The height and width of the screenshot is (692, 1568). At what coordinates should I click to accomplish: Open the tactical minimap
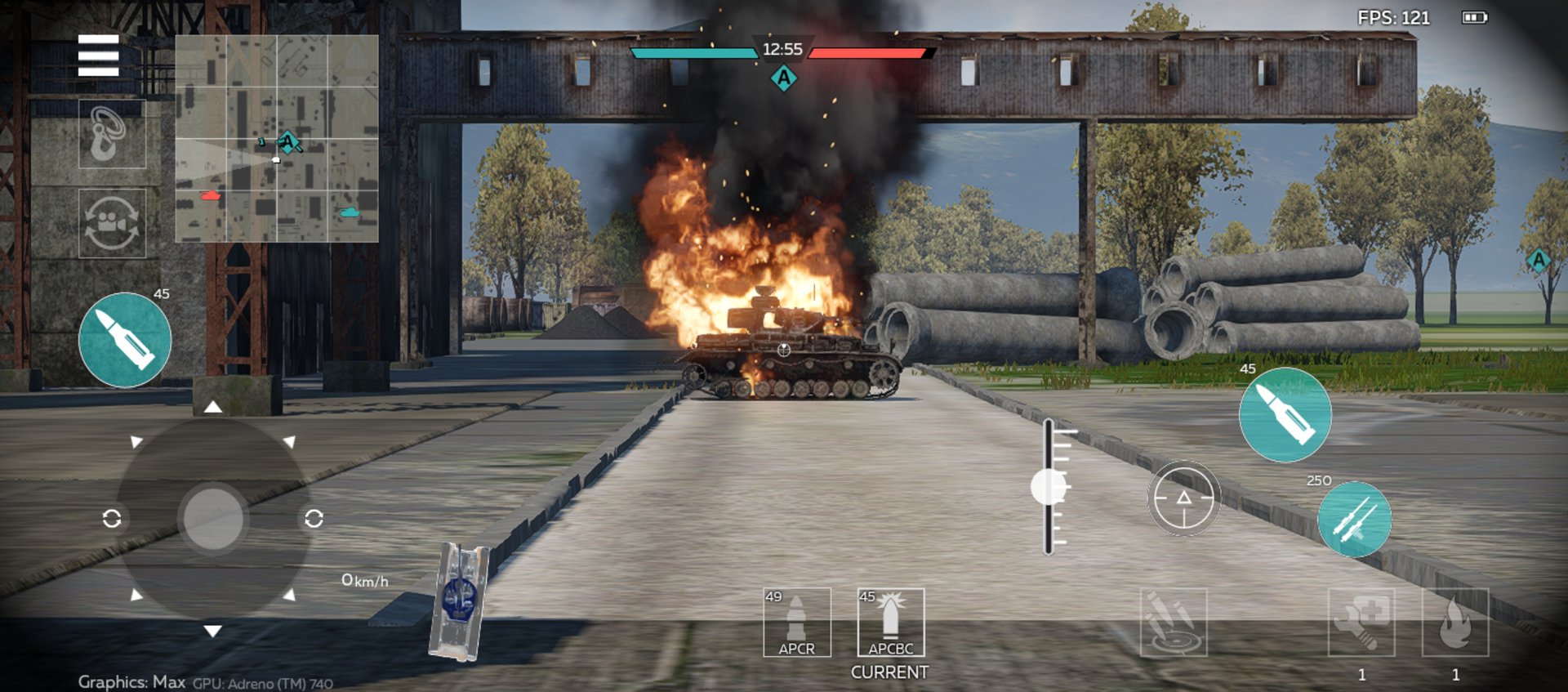(x=277, y=138)
